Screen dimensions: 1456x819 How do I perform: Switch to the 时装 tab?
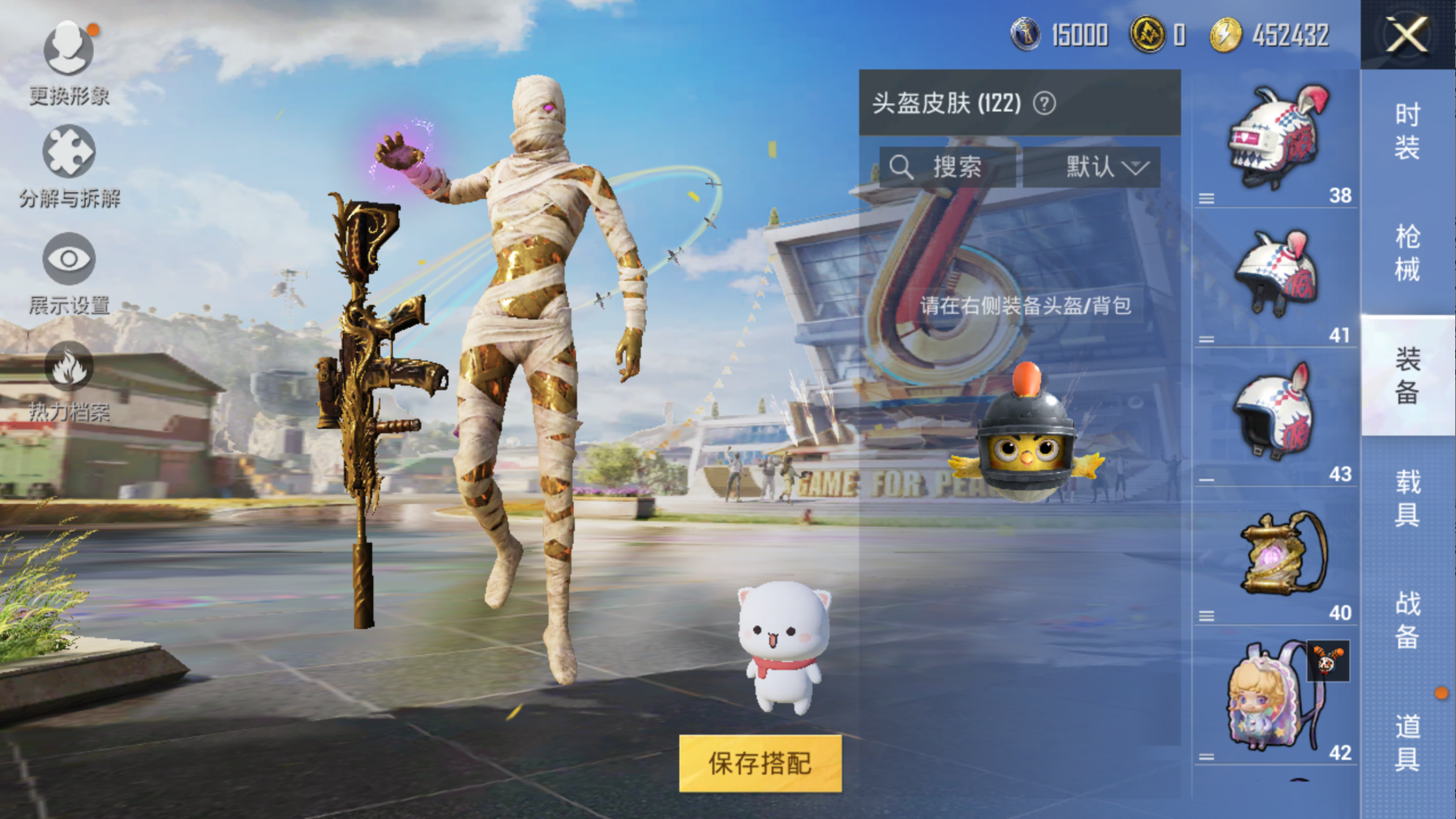click(1407, 131)
